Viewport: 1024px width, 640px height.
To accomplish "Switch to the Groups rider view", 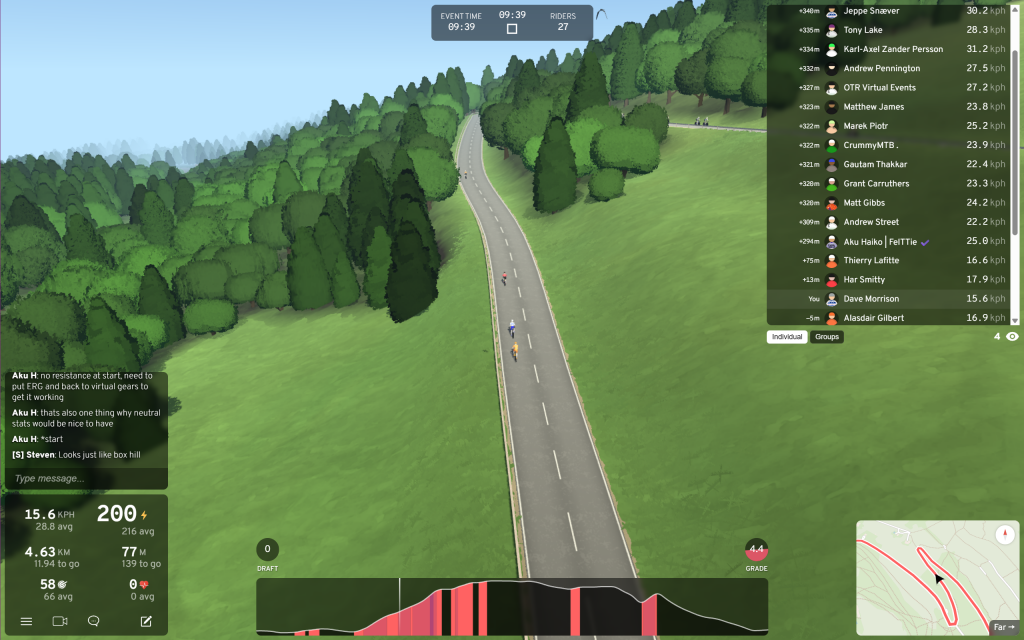I will point(827,337).
